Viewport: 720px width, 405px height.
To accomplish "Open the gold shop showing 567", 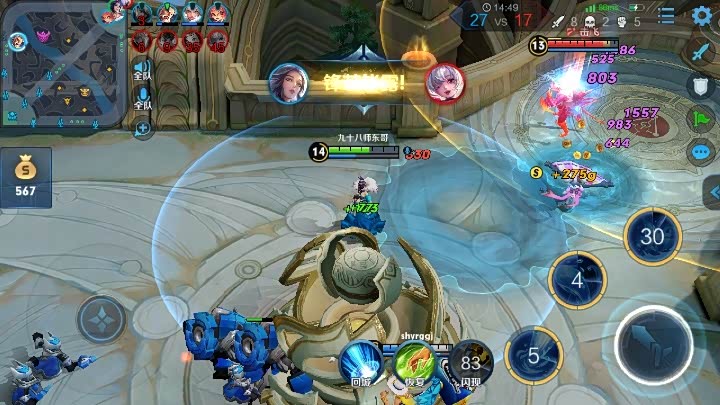I will tap(25, 179).
